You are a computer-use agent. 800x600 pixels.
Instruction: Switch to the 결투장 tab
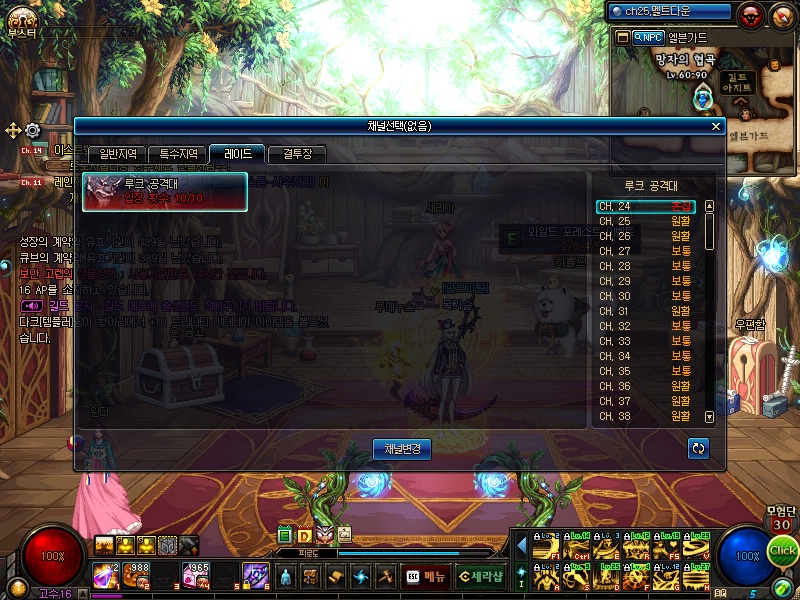(297, 154)
